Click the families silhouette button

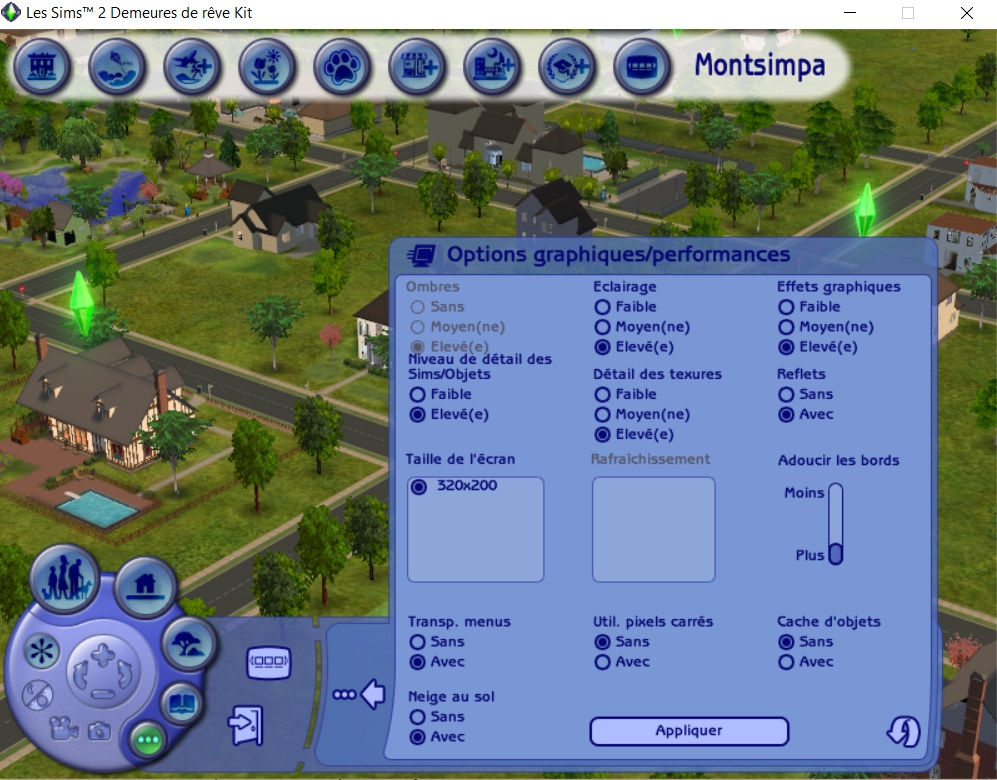click(x=62, y=578)
